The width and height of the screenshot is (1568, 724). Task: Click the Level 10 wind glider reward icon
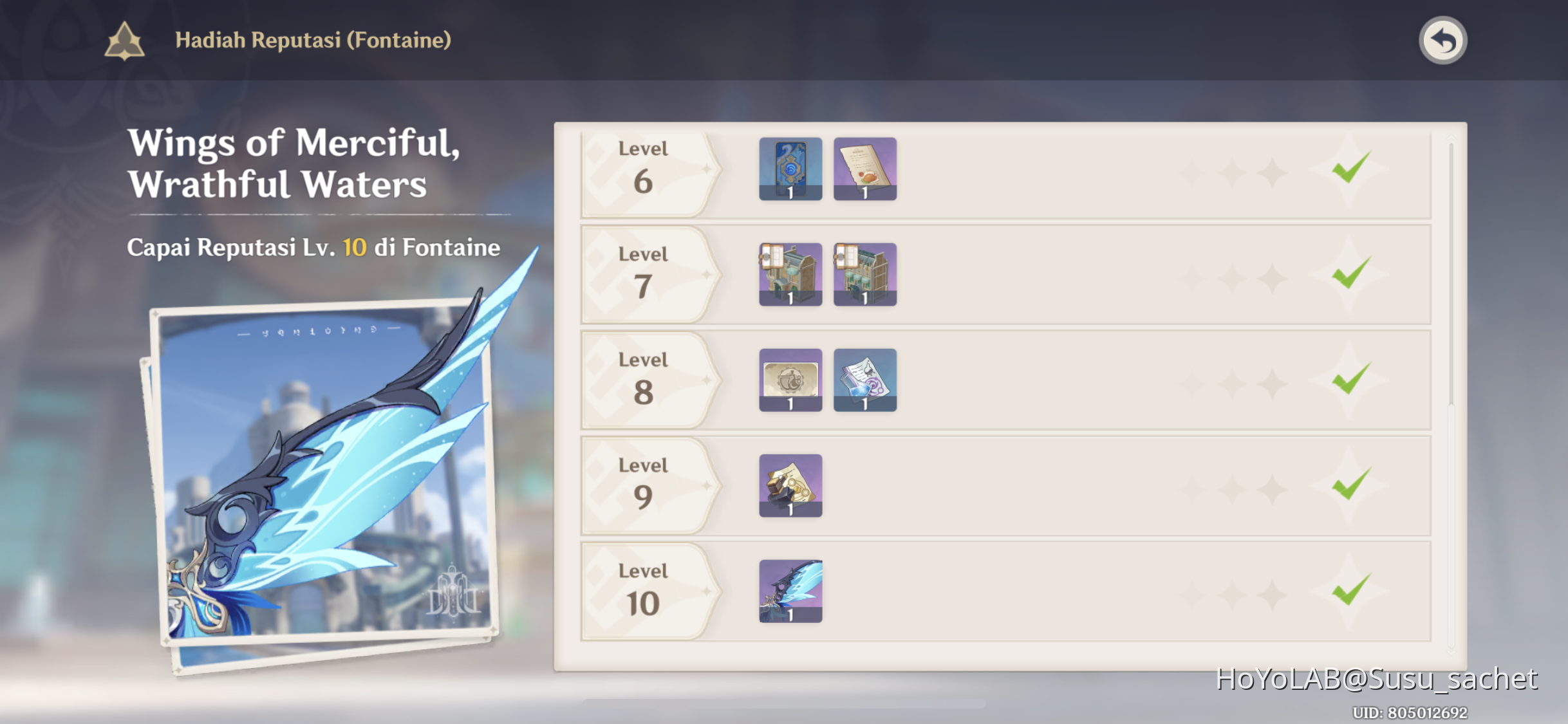point(790,591)
